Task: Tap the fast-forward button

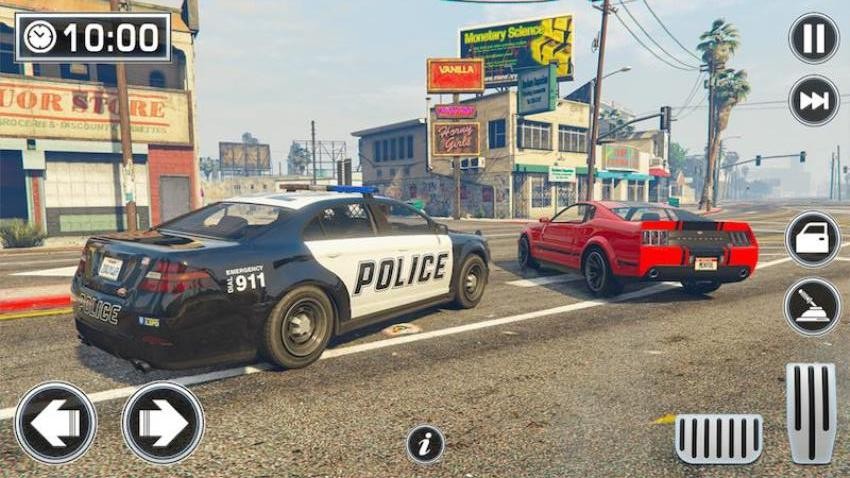Action: (x=813, y=100)
